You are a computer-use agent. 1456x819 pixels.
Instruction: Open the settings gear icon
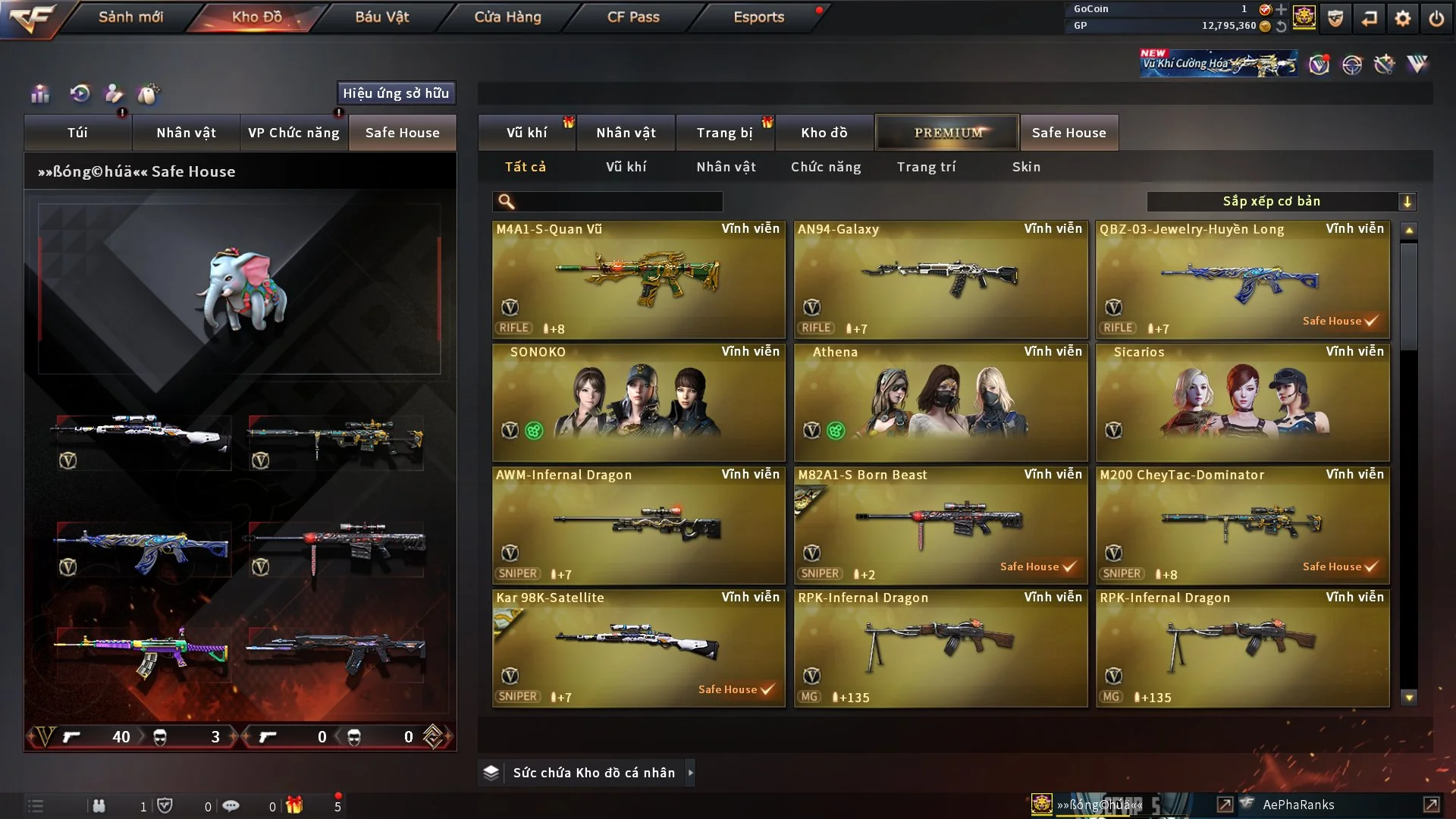1403,18
